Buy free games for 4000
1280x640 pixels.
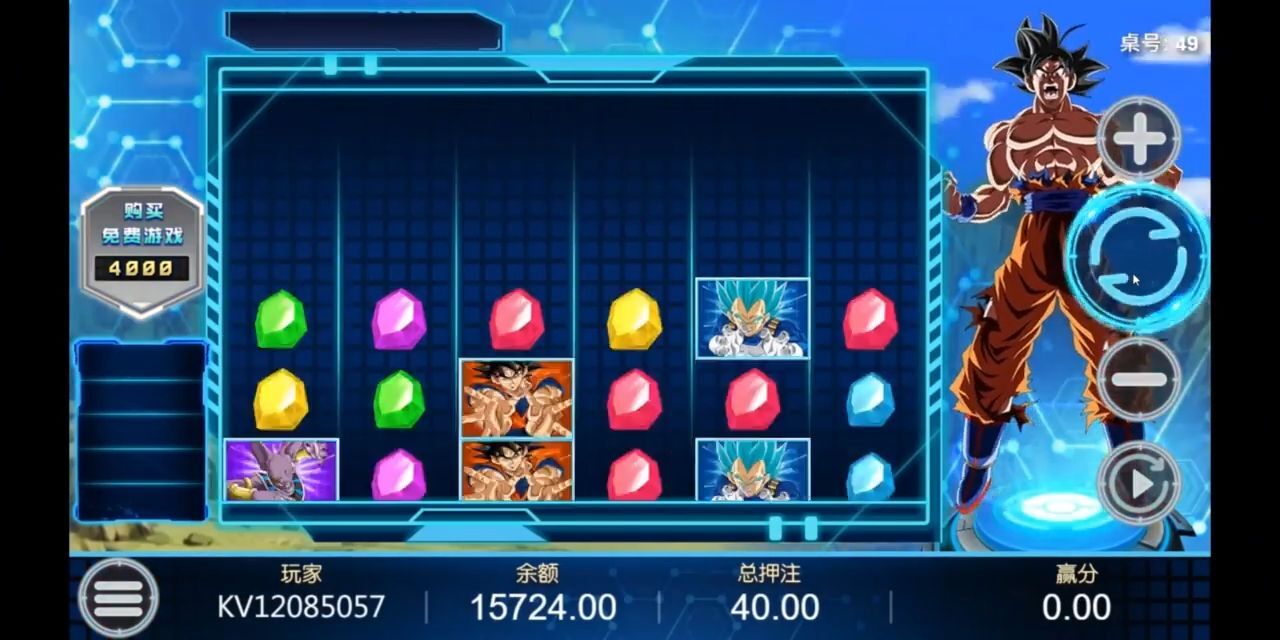pyautogui.click(x=142, y=247)
